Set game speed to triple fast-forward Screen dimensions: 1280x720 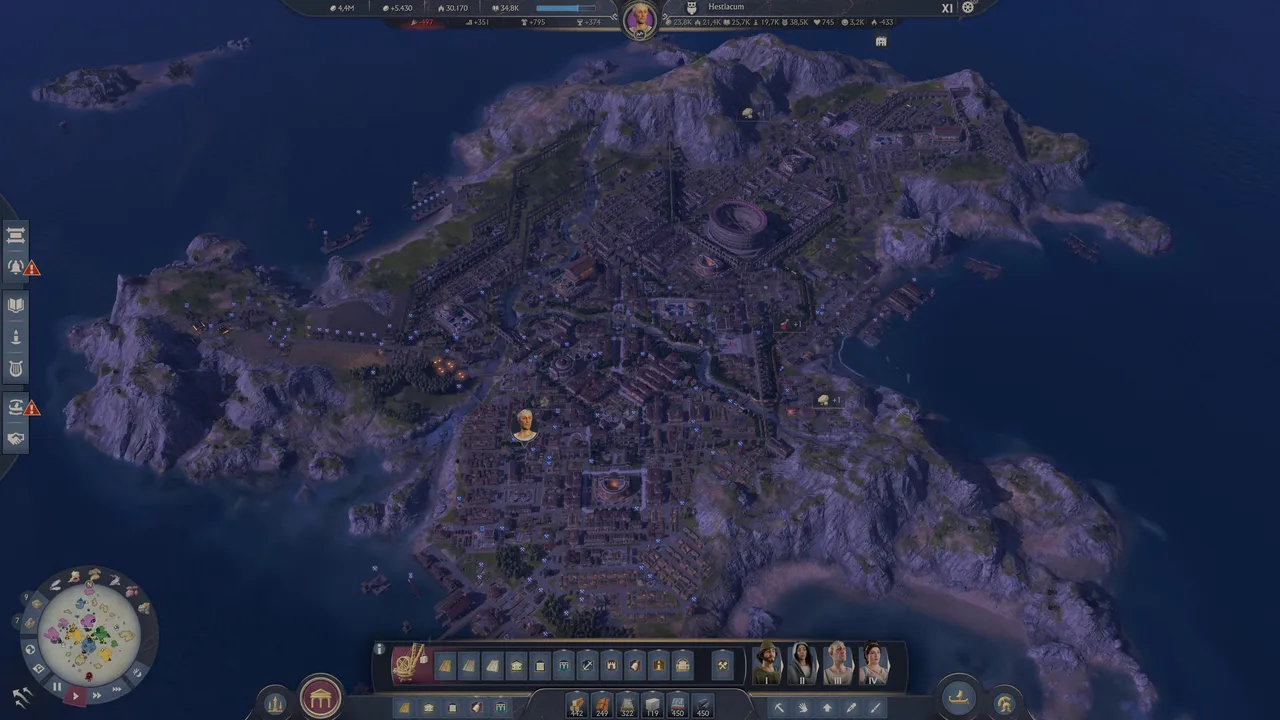tap(117, 688)
